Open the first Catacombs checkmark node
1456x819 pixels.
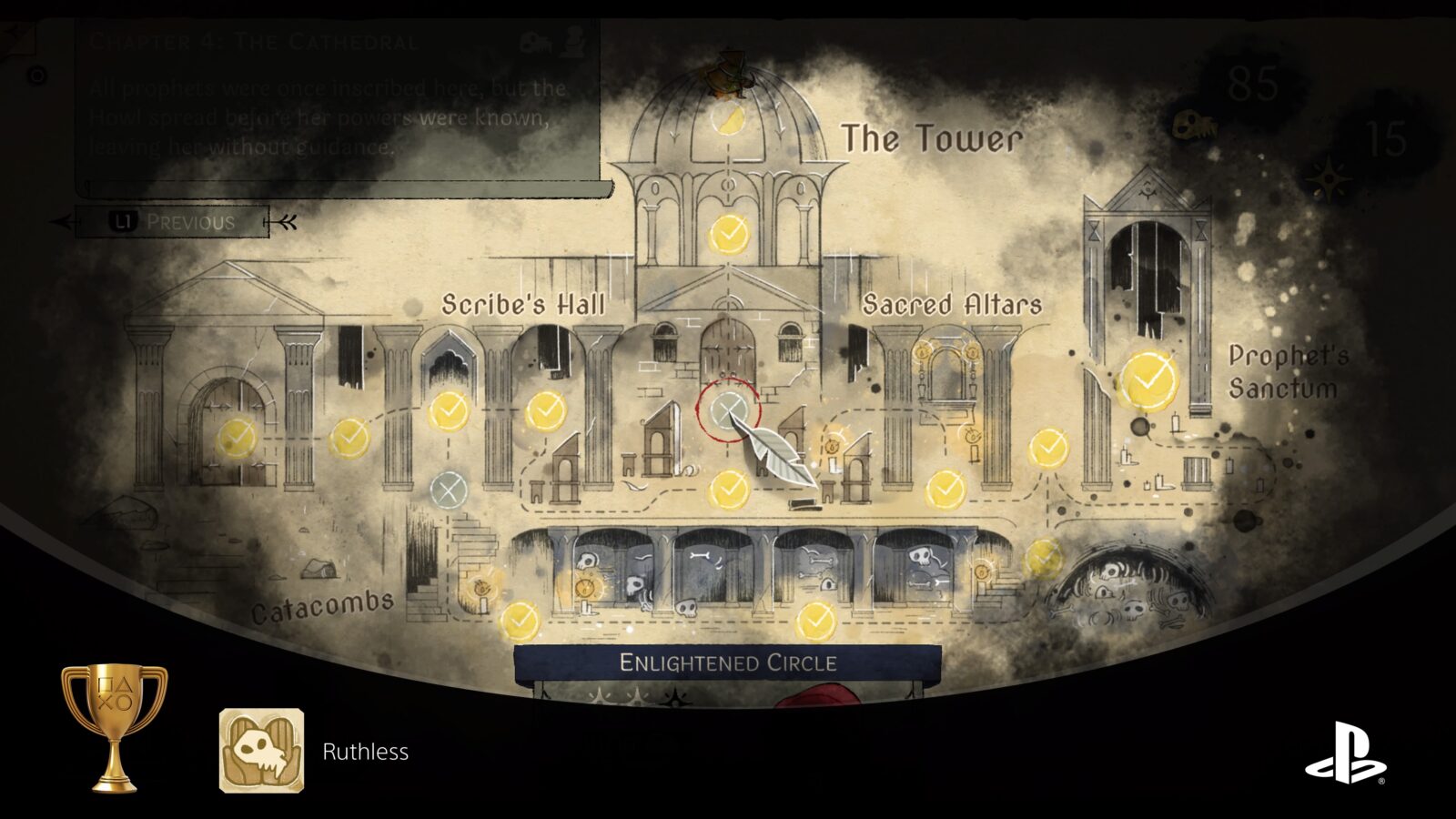[519, 621]
